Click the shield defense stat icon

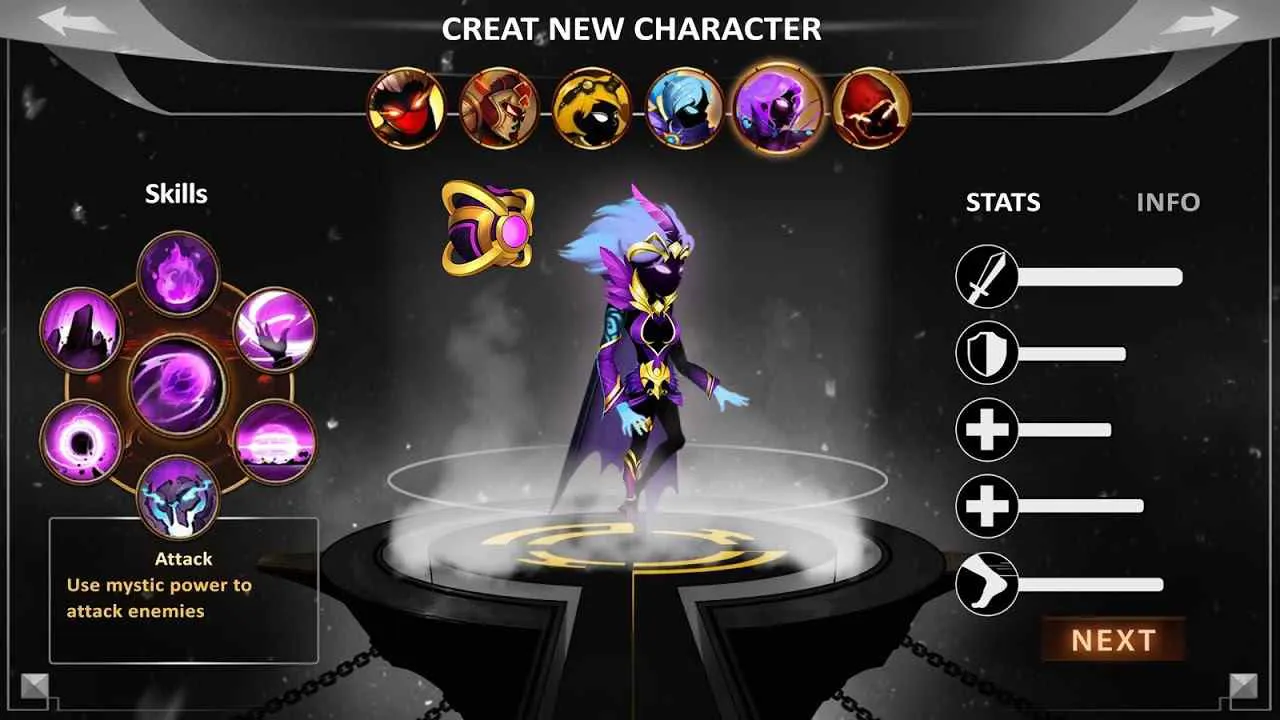[985, 352]
